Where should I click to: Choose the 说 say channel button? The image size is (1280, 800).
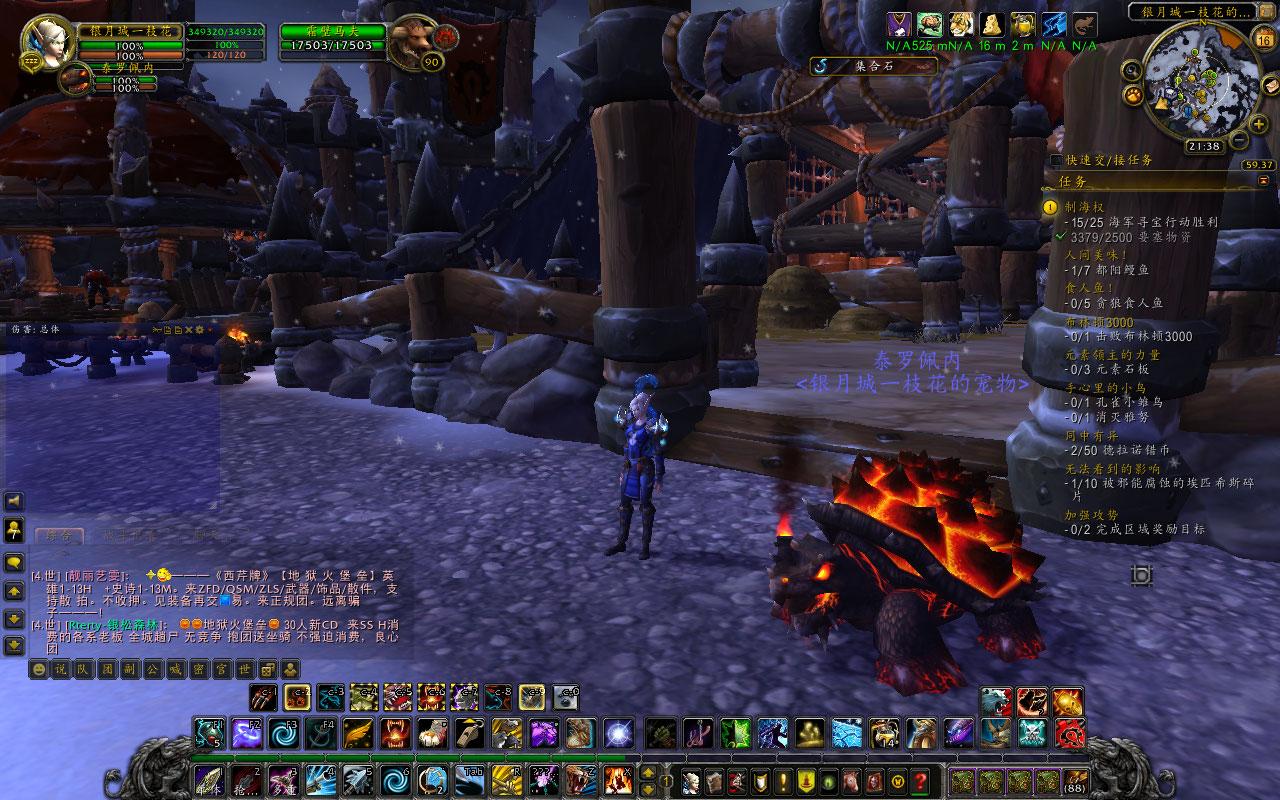62,669
